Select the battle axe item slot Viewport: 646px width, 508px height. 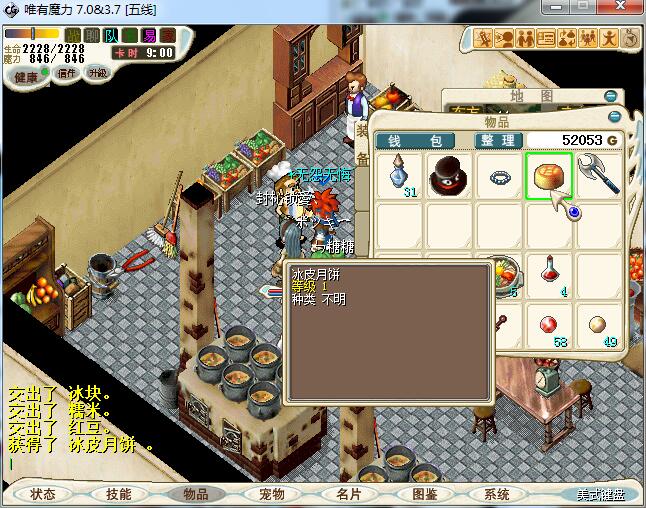click(x=597, y=175)
